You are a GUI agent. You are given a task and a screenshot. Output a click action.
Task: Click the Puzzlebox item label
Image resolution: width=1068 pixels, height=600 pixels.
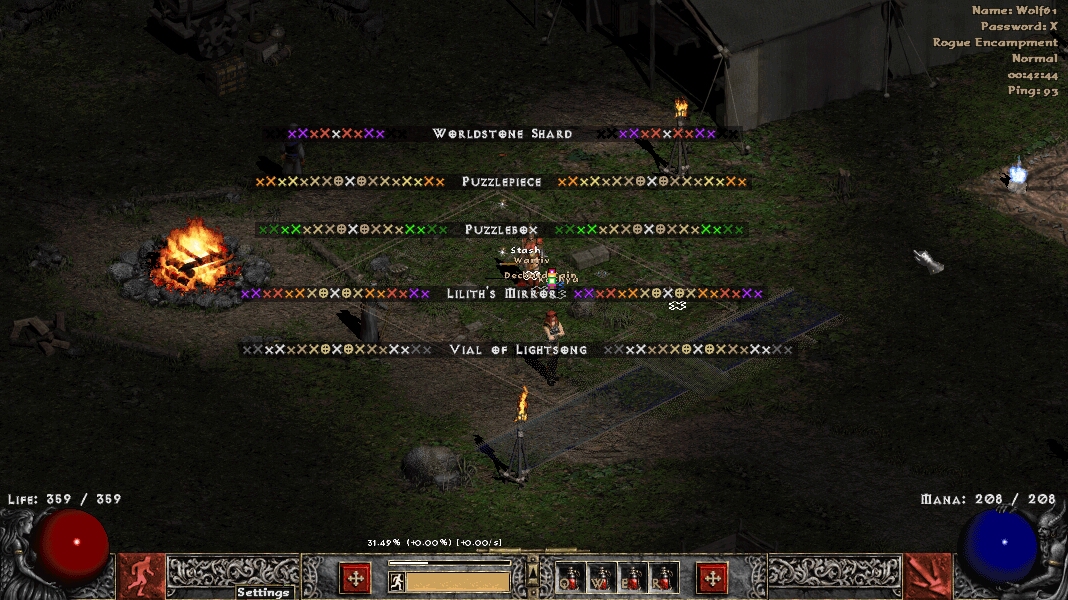(502, 230)
